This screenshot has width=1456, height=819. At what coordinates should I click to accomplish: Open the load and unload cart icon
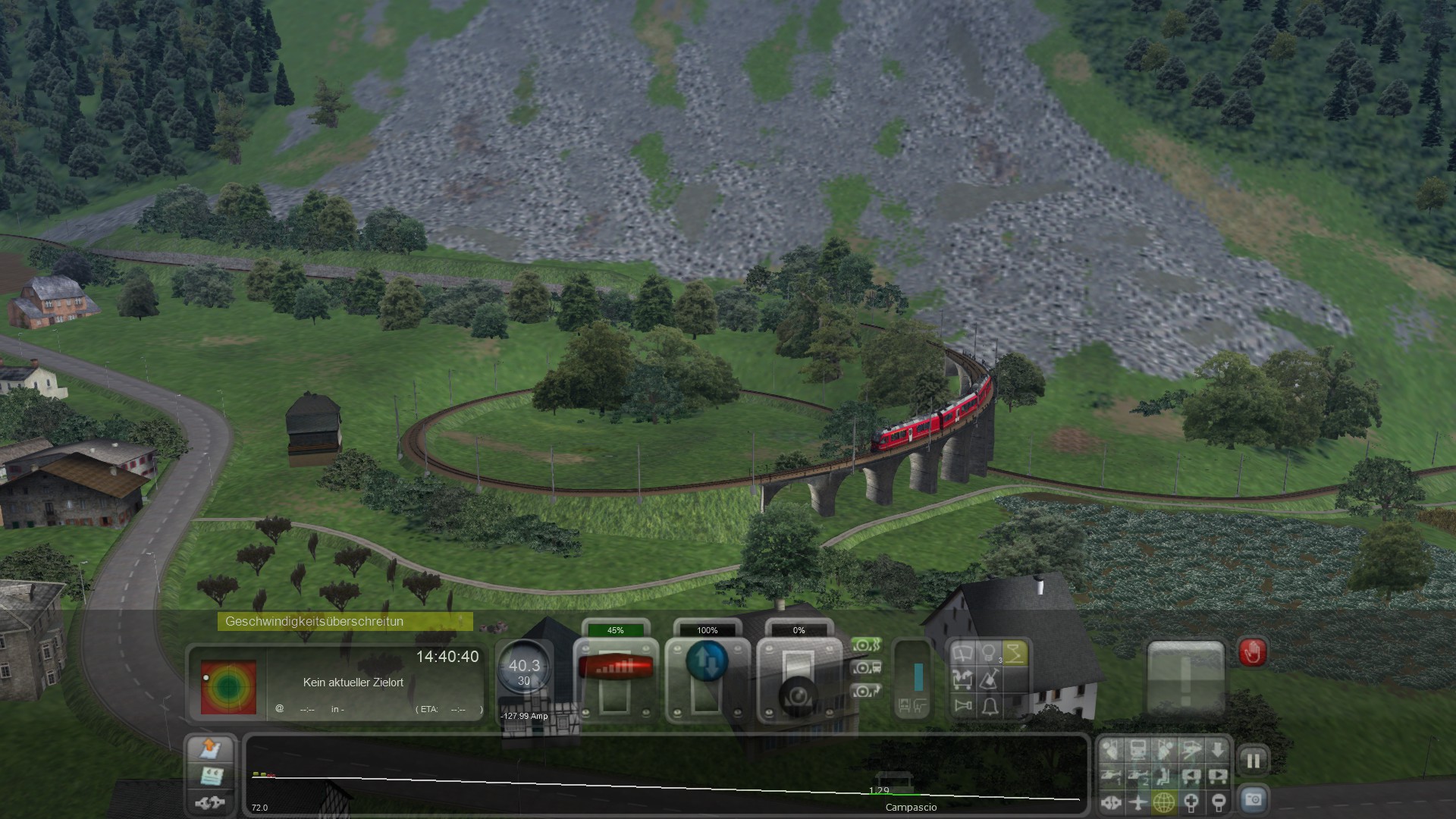coord(963,679)
